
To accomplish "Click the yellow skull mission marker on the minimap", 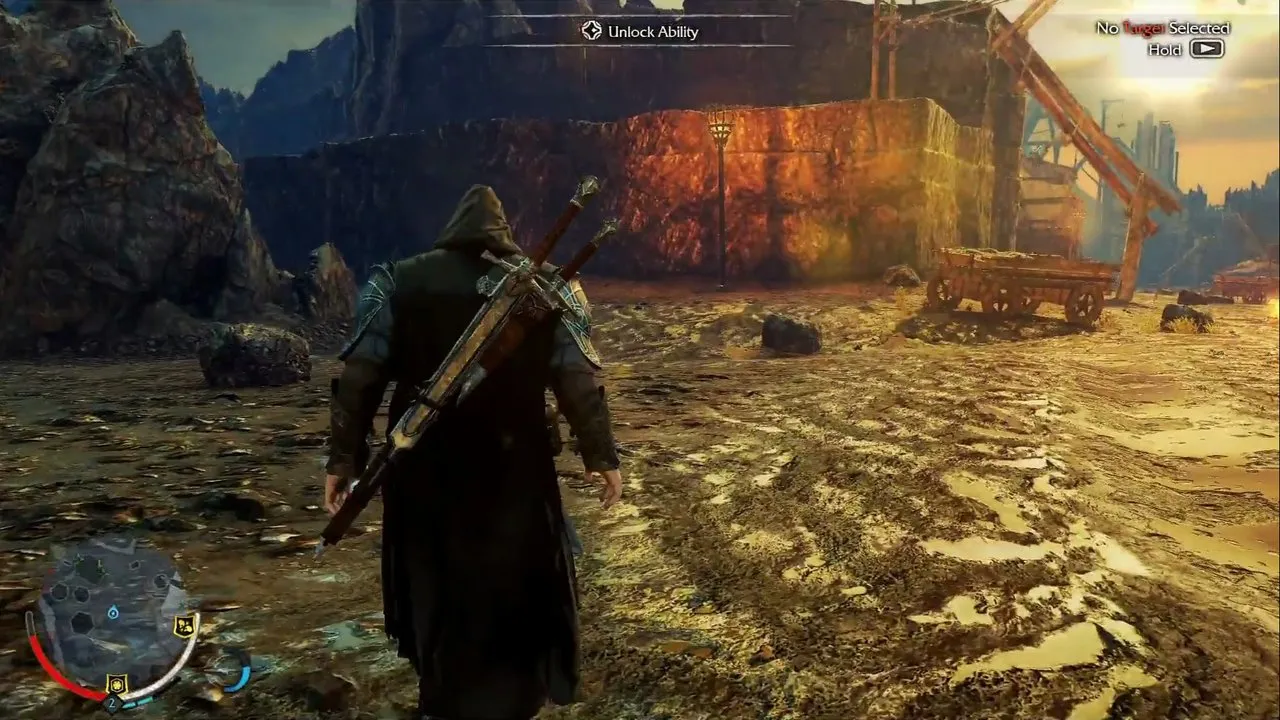I will [x=183, y=626].
